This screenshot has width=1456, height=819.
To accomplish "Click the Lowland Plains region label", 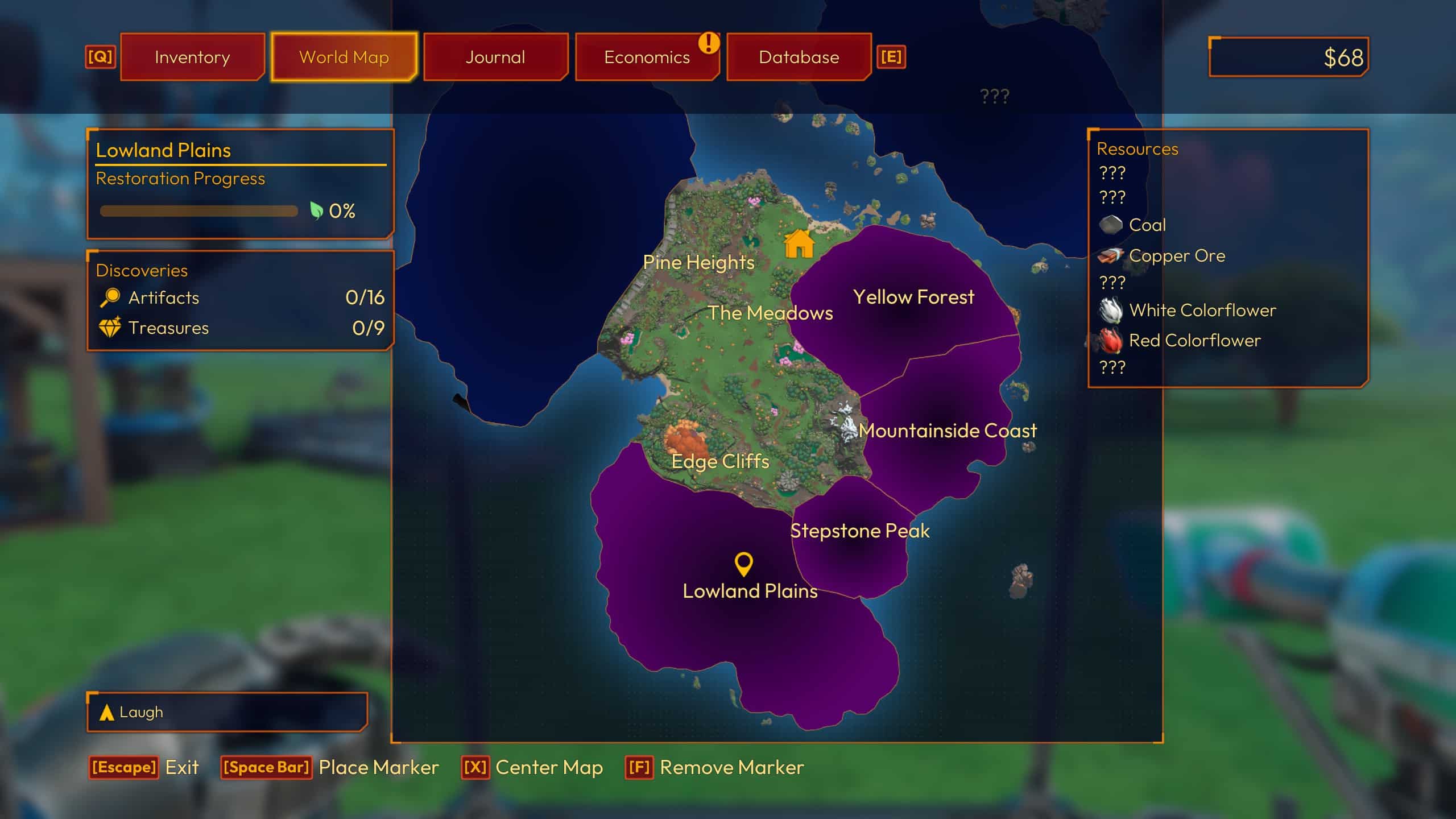I will coord(750,591).
